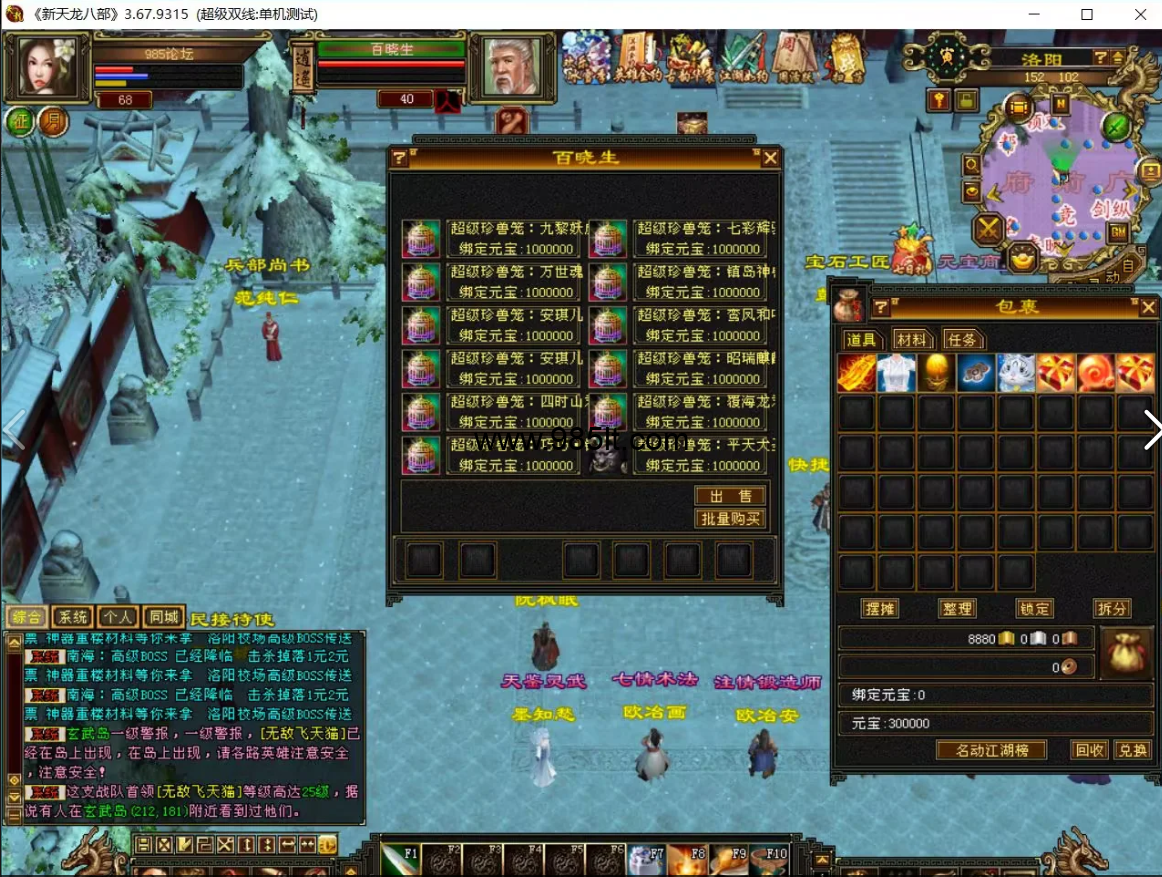Open the 任务 quest items tab
1162x877 pixels.
pos(962,340)
